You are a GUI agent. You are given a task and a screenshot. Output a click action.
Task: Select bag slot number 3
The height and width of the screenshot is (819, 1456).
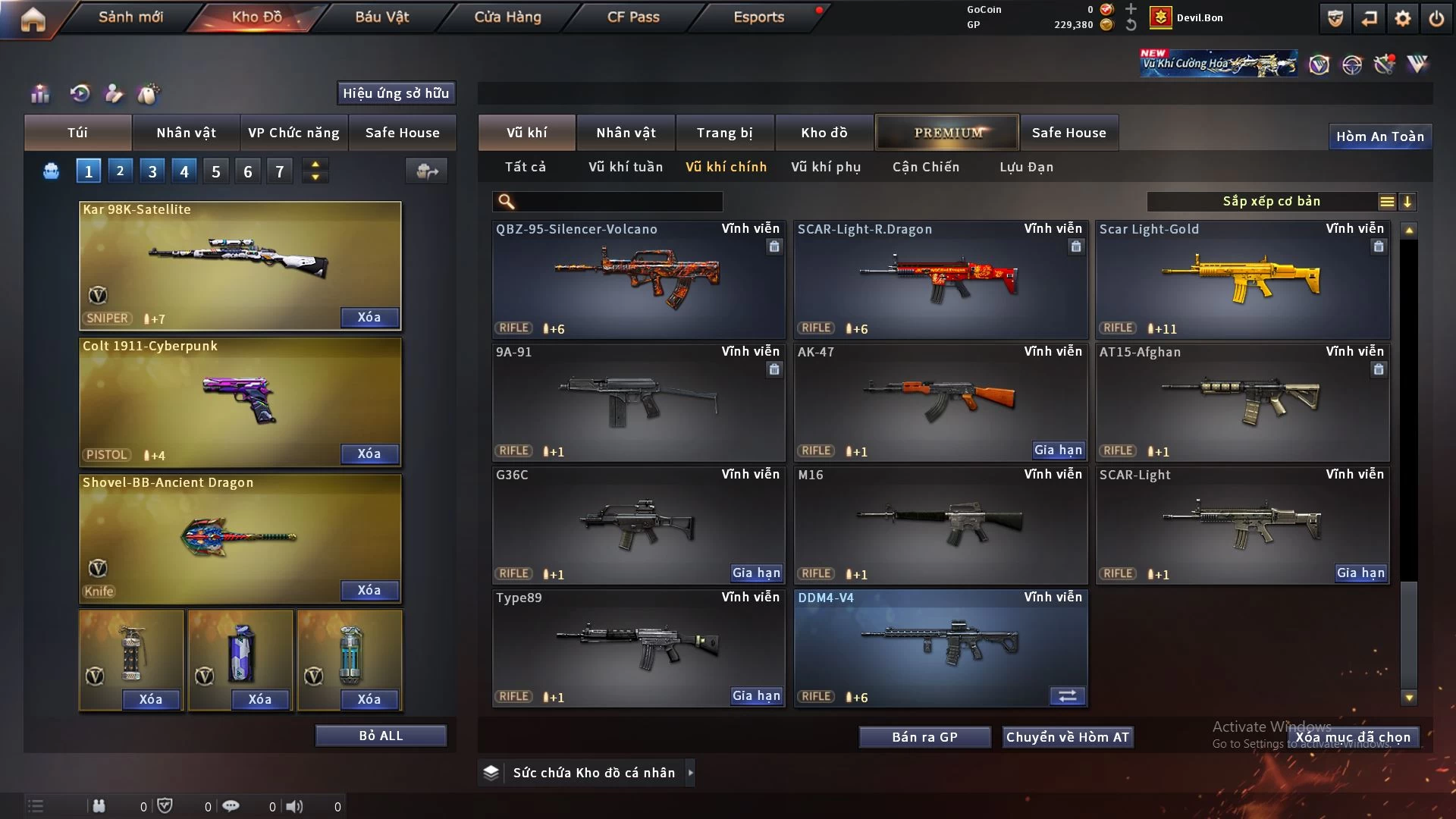[x=152, y=171]
